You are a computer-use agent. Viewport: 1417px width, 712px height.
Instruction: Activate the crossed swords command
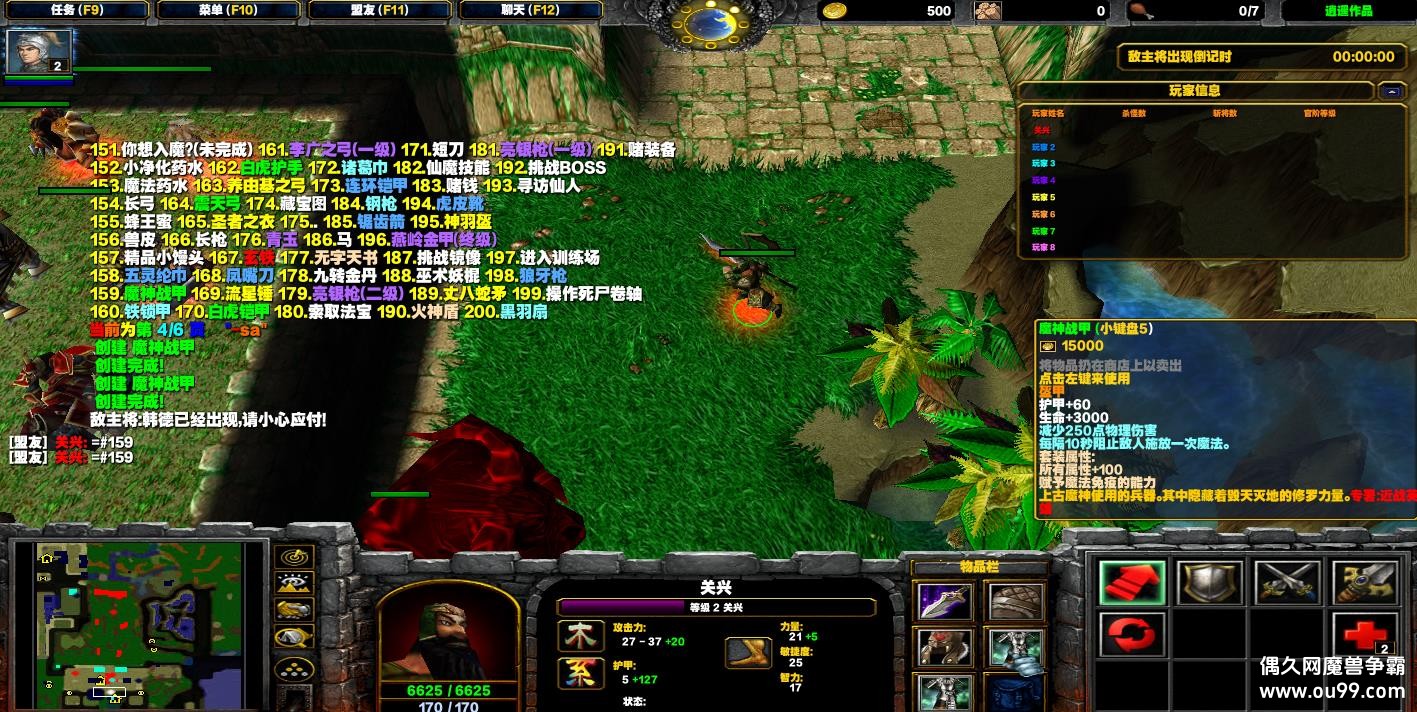point(1286,583)
